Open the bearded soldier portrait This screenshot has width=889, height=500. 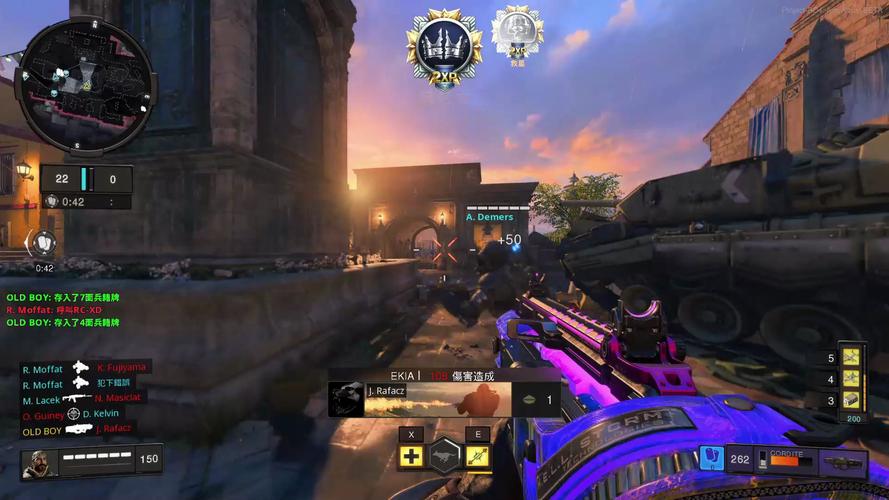37,463
